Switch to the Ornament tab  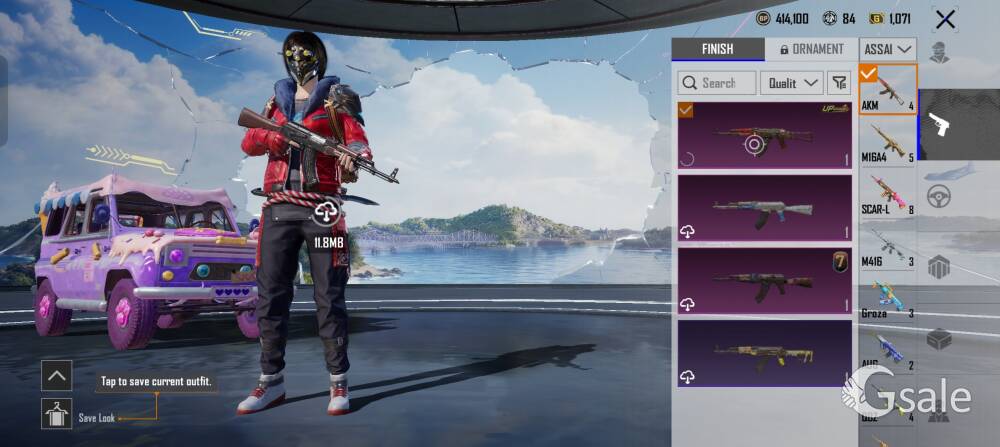tap(811, 49)
